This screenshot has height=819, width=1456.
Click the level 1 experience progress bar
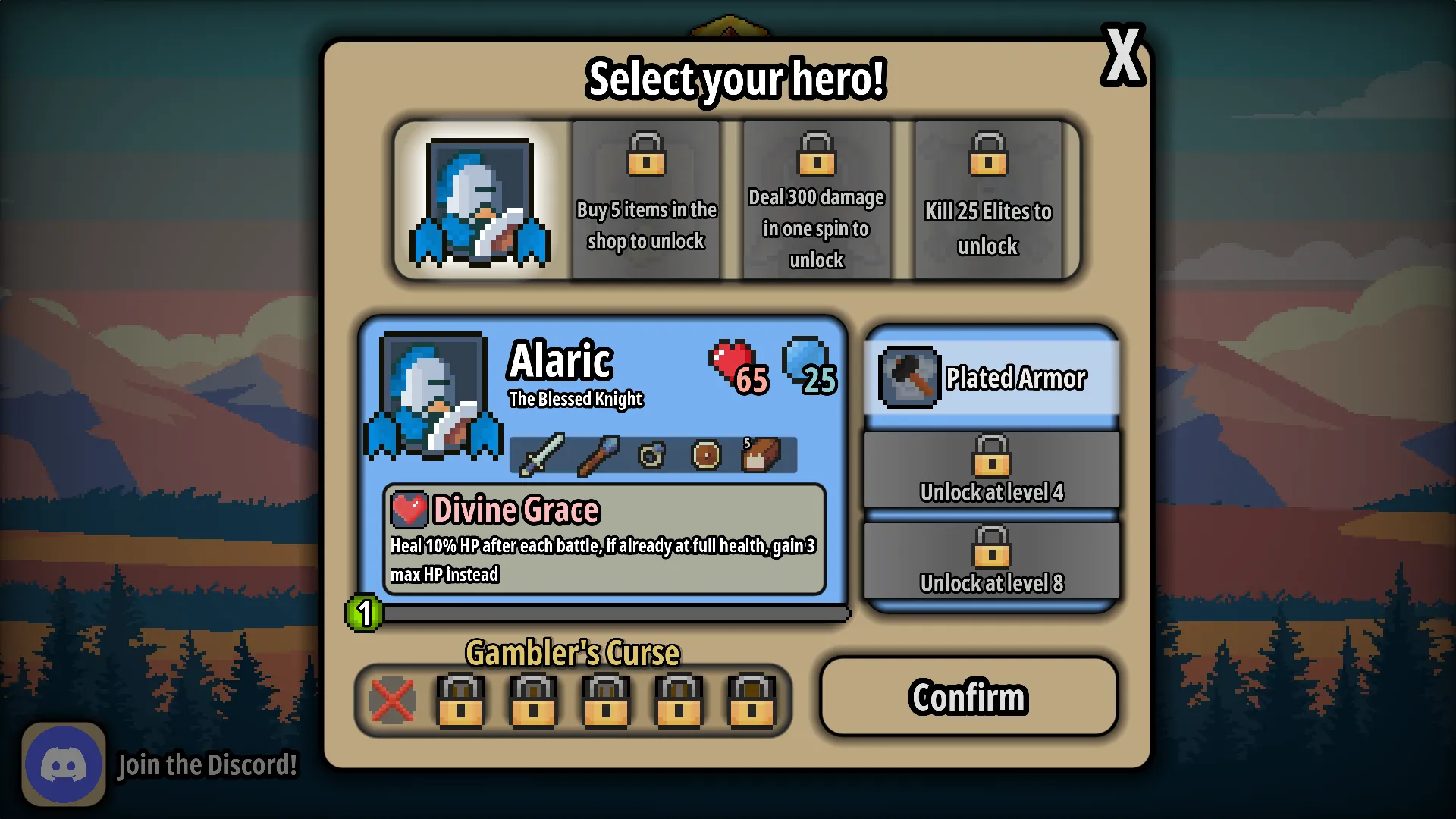607,613
